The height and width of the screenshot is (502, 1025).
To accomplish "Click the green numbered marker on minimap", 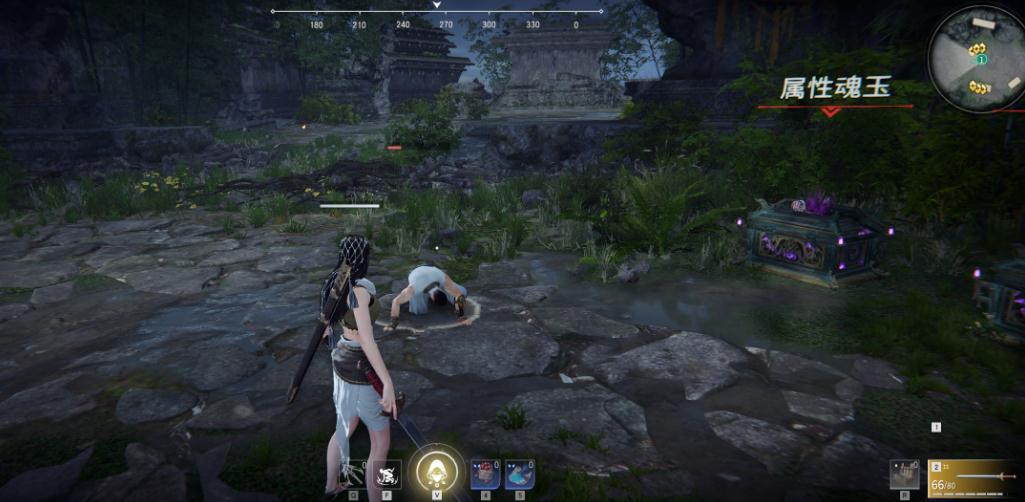I will (x=981, y=60).
